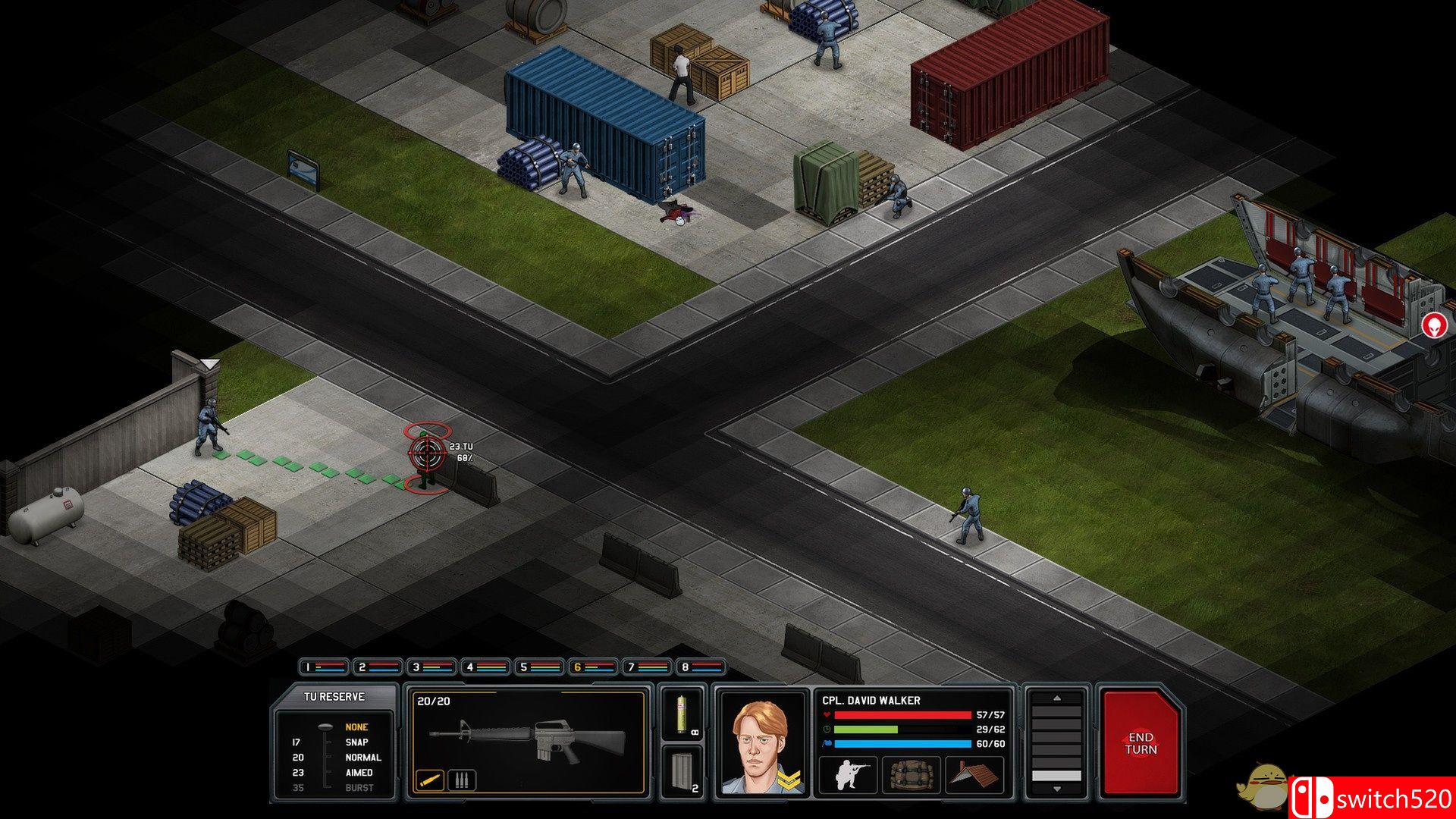Open soldier inventory via backpack icon
This screenshot has height=819, width=1456.
point(910,776)
